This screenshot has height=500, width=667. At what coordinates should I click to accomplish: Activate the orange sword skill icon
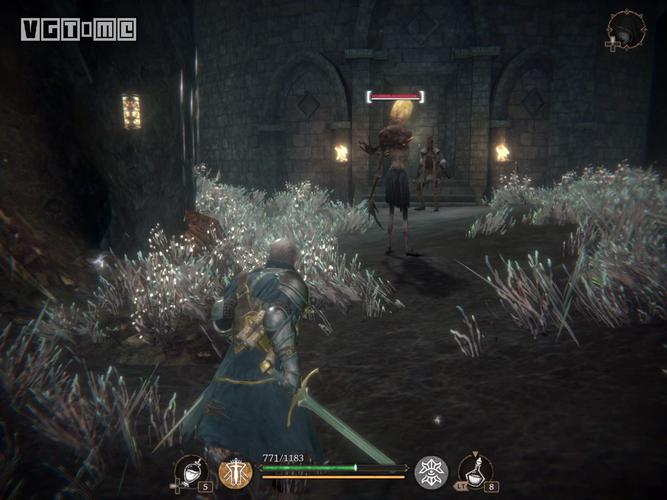[237, 472]
